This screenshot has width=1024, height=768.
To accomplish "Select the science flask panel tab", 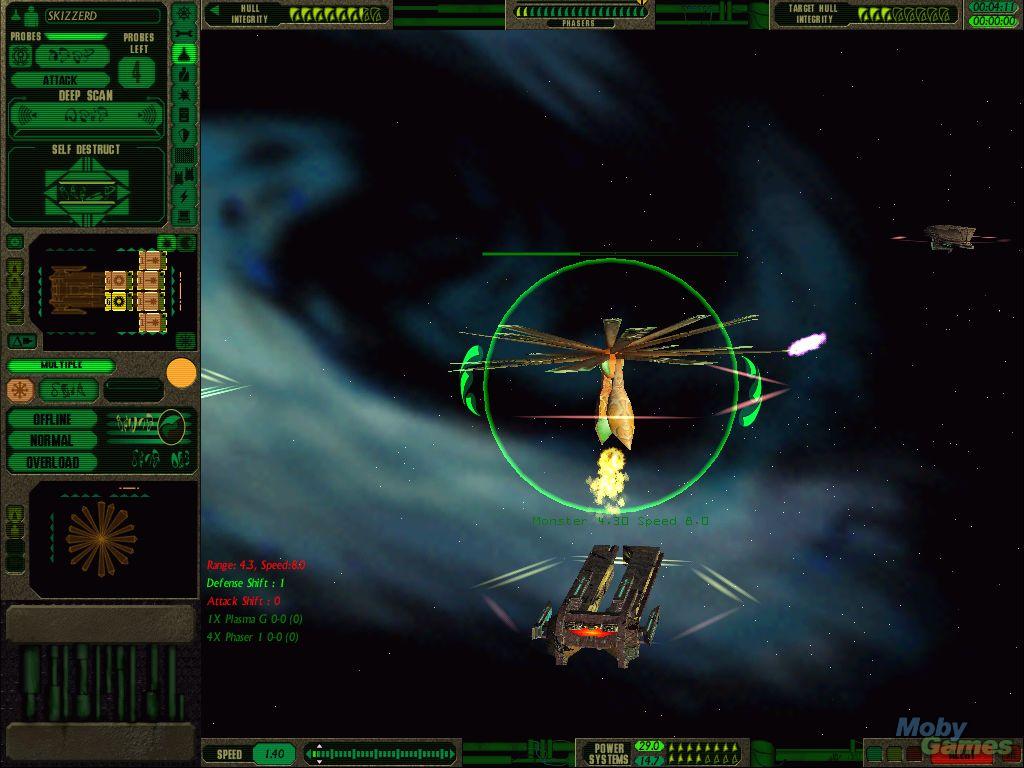I will click(x=184, y=75).
